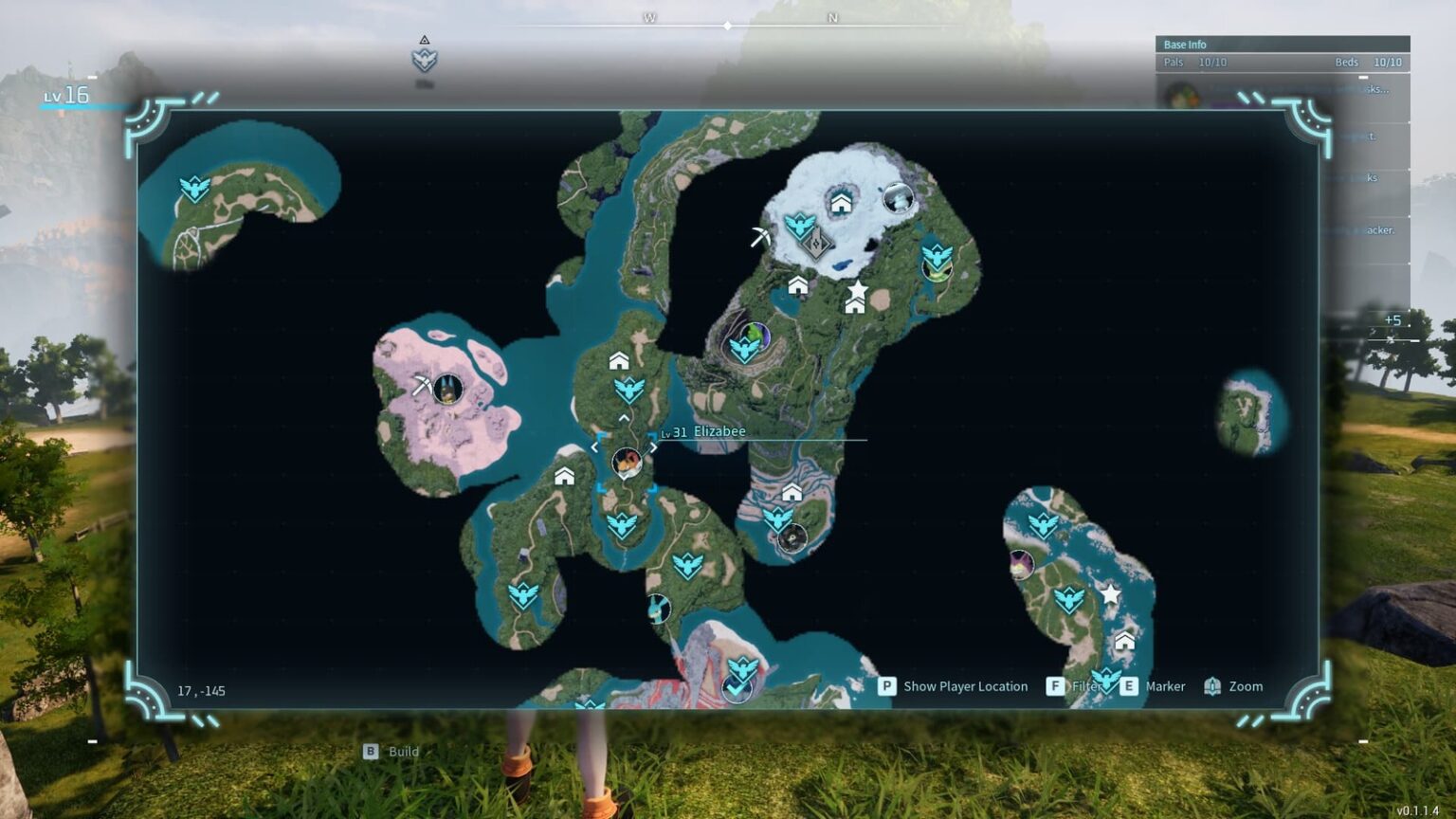Select the star marker below the snowy region
Viewport: 1456px width, 819px height.
coord(857,289)
